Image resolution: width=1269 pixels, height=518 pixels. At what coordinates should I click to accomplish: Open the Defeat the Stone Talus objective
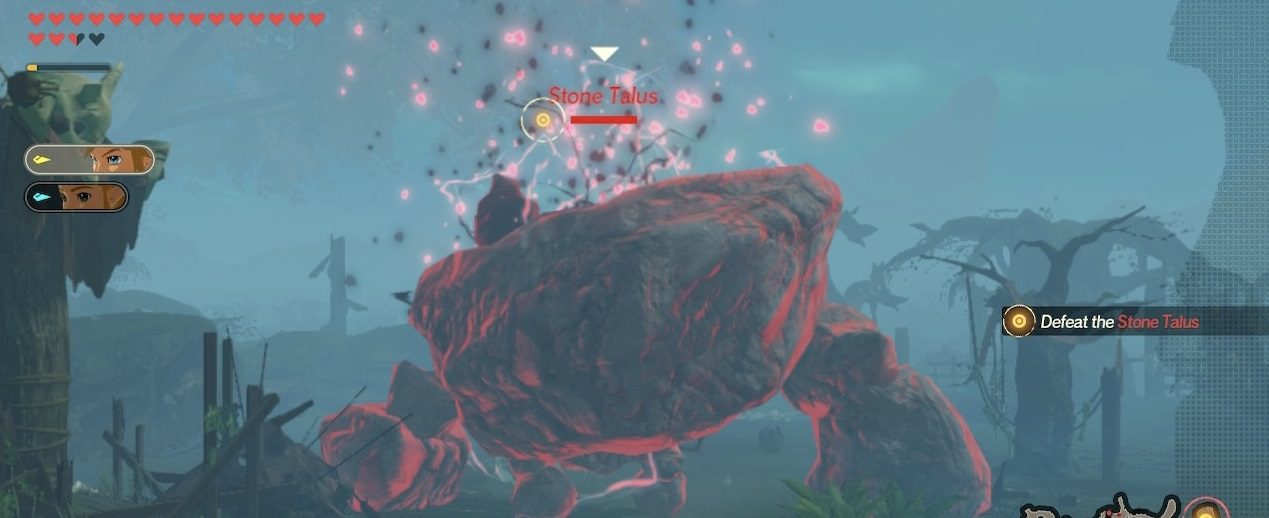pos(1118,321)
